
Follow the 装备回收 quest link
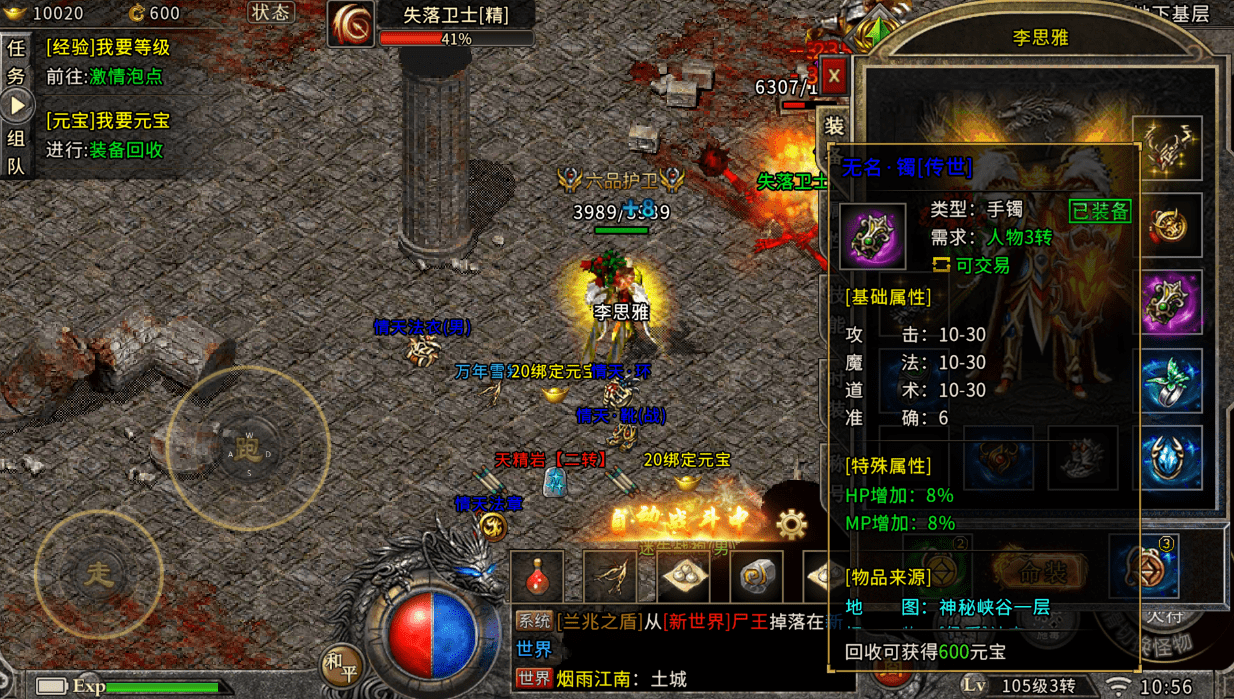click(x=126, y=150)
